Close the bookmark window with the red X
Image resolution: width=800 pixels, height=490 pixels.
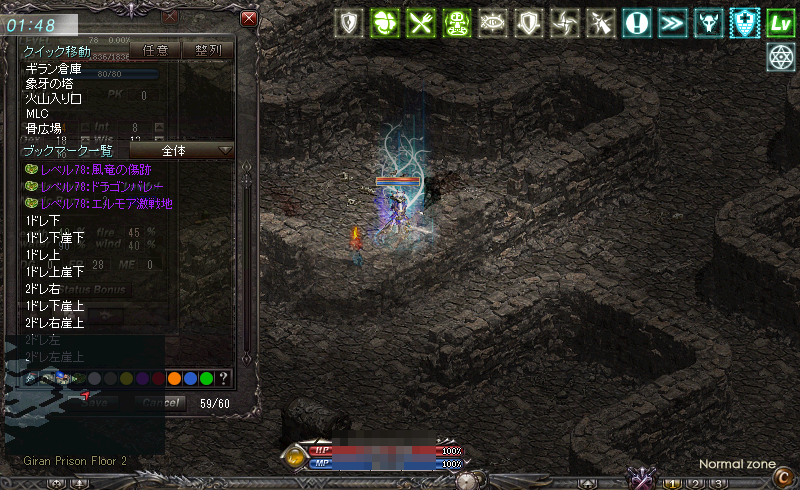[249, 18]
